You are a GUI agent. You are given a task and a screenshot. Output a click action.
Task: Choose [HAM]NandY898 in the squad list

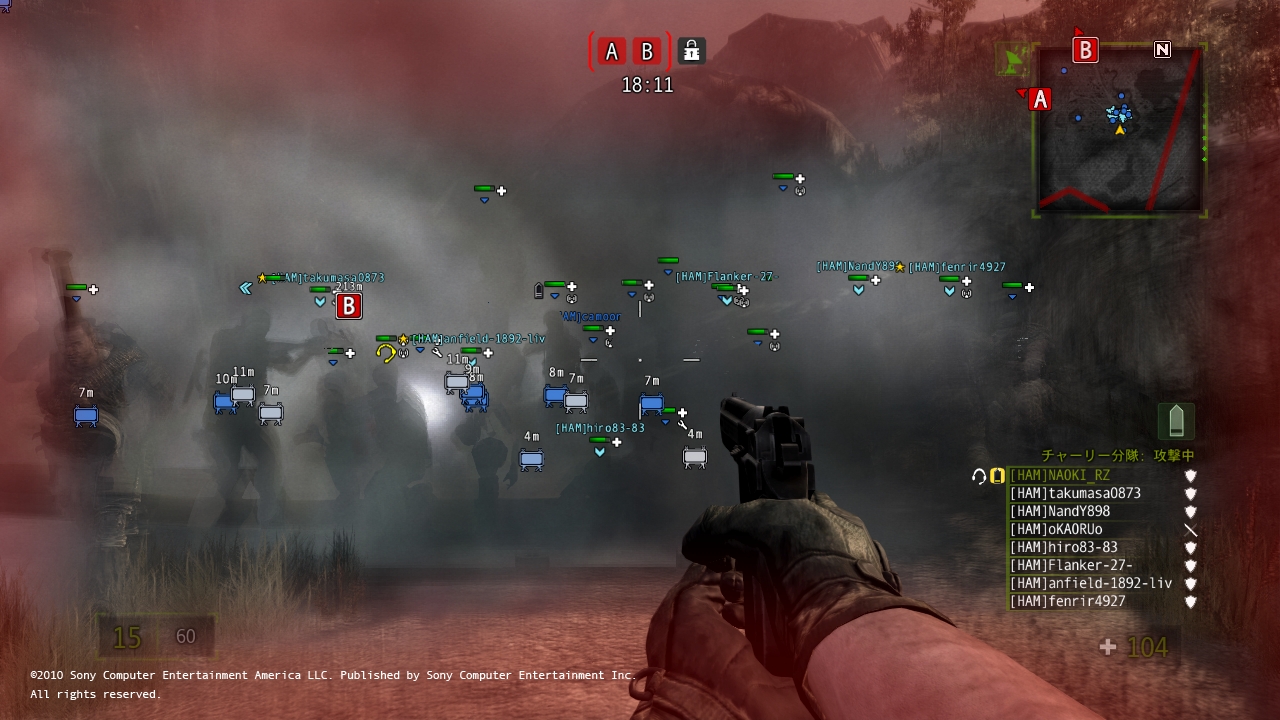(1060, 512)
